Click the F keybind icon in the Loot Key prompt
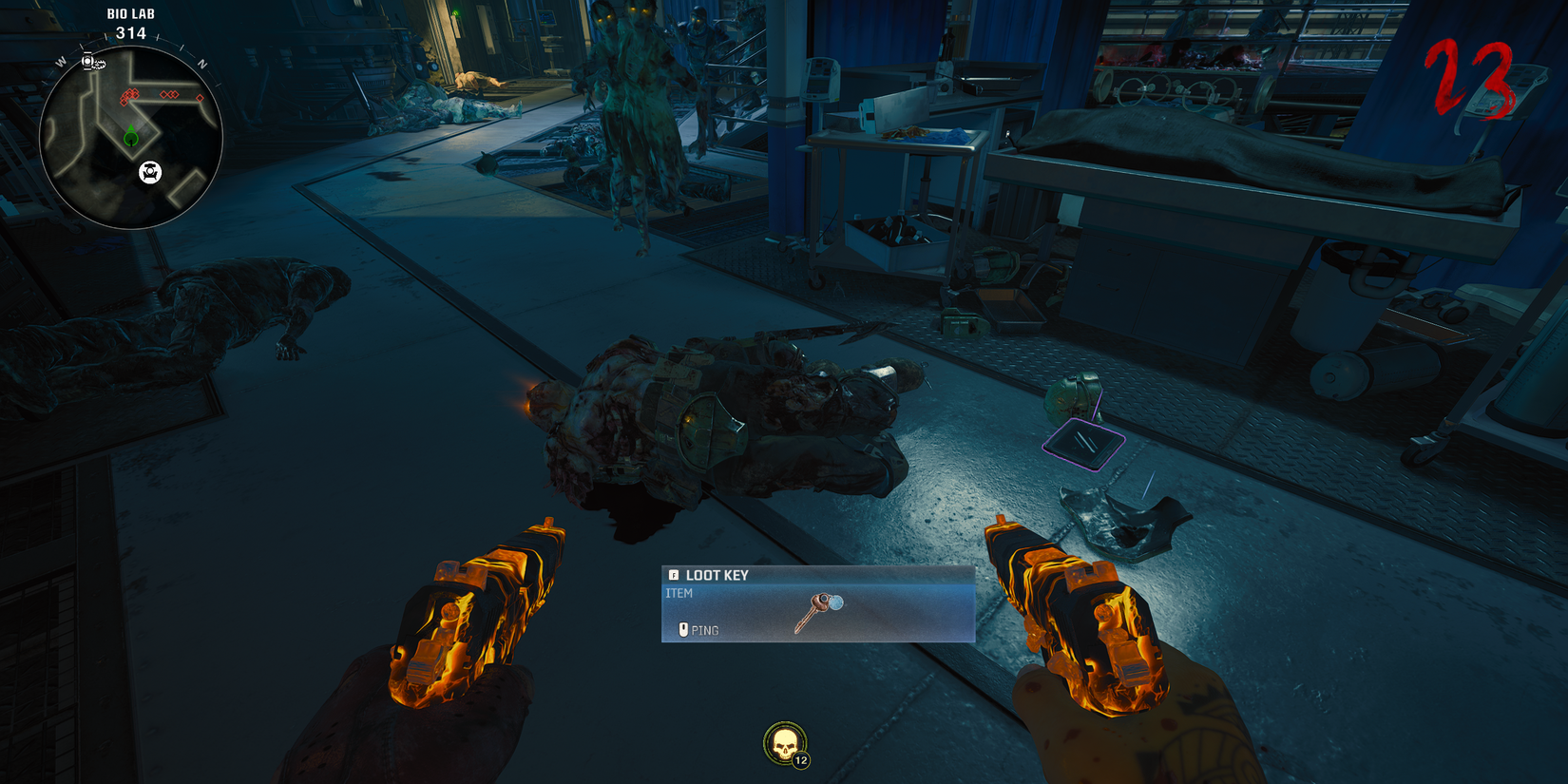The image size is (1568, 784). [x=674, y=575]
